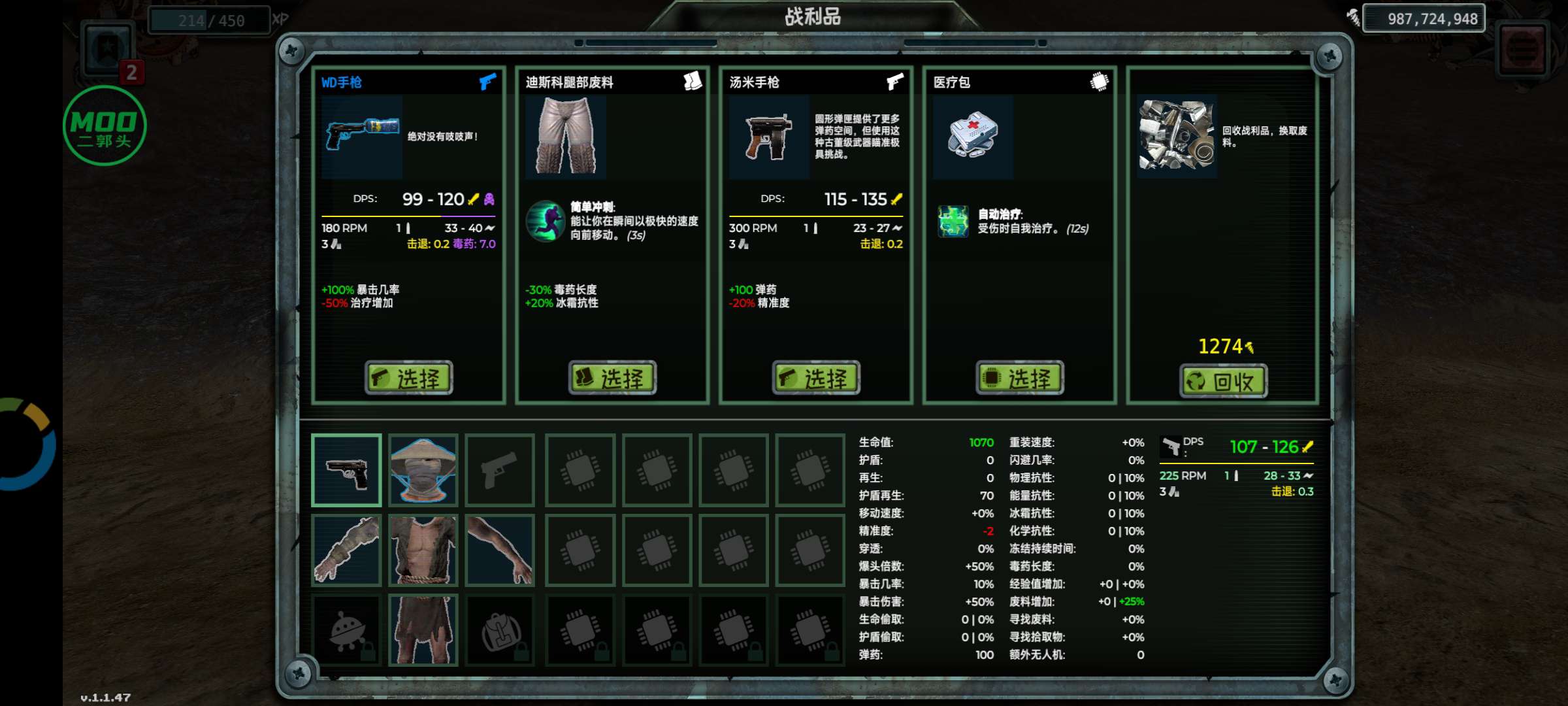The height and width of the screenshot is (706, 1568).
Task: Select the 迪斯科腿部废料 loot with its 选择 button
Action: tap(612, 378)
